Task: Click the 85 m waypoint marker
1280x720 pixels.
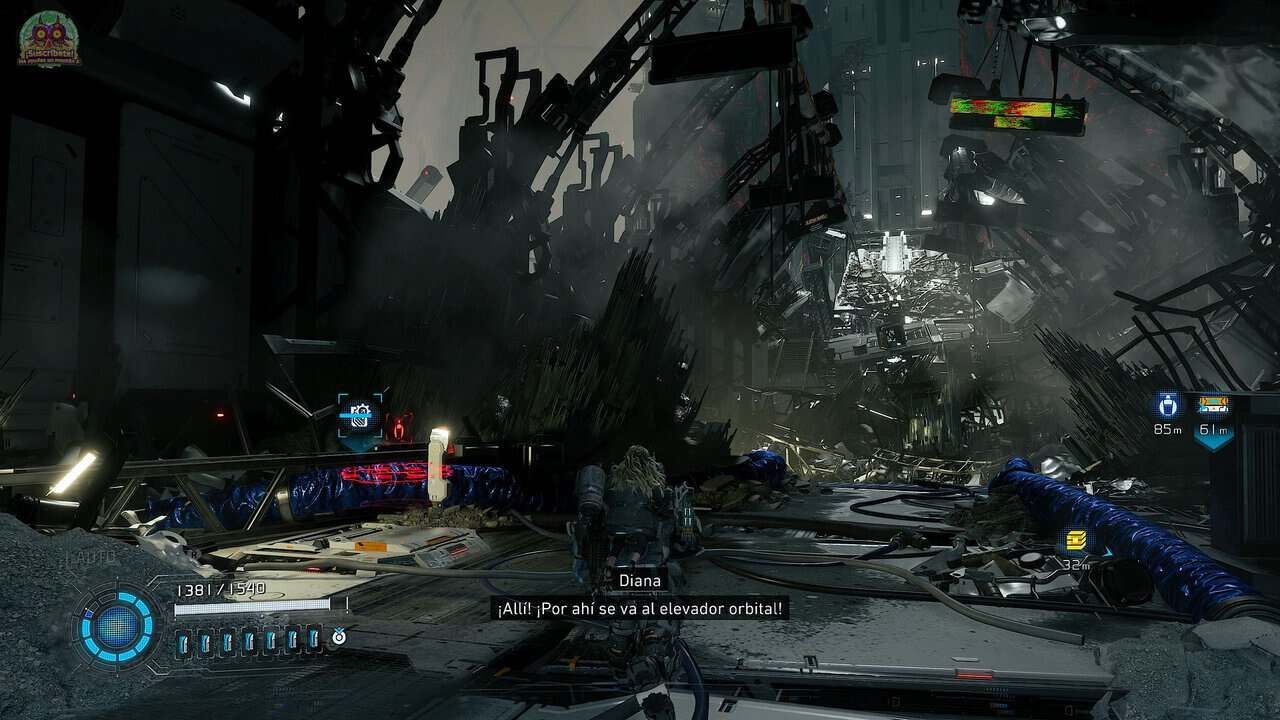Action: point(1167,406)
